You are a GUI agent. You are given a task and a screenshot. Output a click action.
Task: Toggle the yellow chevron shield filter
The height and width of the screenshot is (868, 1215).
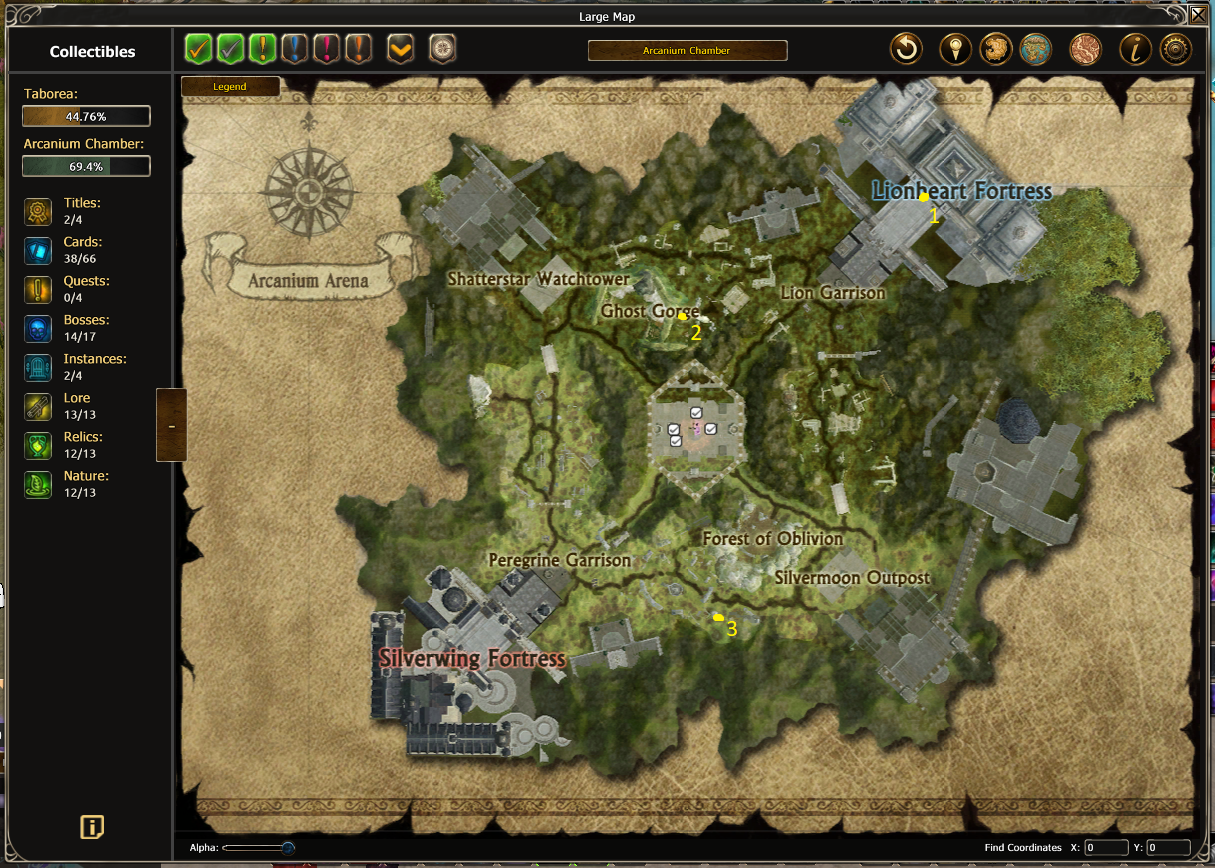pos(401,48)
